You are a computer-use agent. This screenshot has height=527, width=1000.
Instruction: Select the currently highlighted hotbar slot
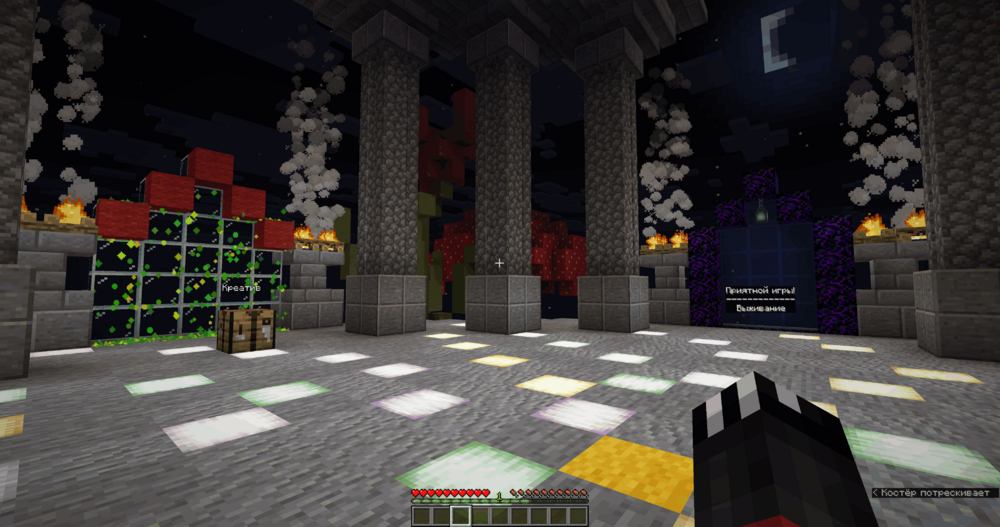(x=461, y=516)
